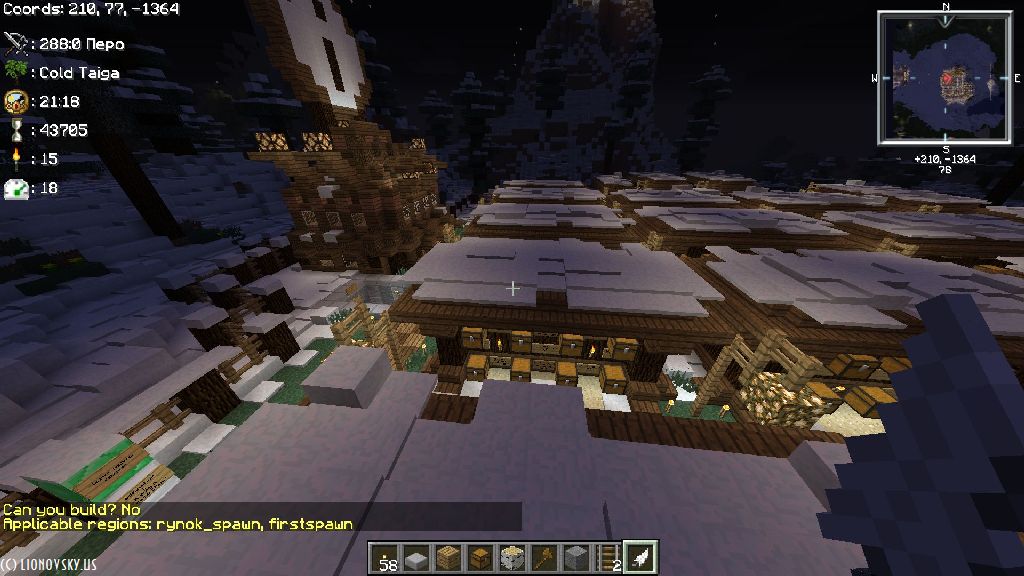Click the minimap in the corner
This screenshot has width=1024, height=576.
click(x=945, y=77)
